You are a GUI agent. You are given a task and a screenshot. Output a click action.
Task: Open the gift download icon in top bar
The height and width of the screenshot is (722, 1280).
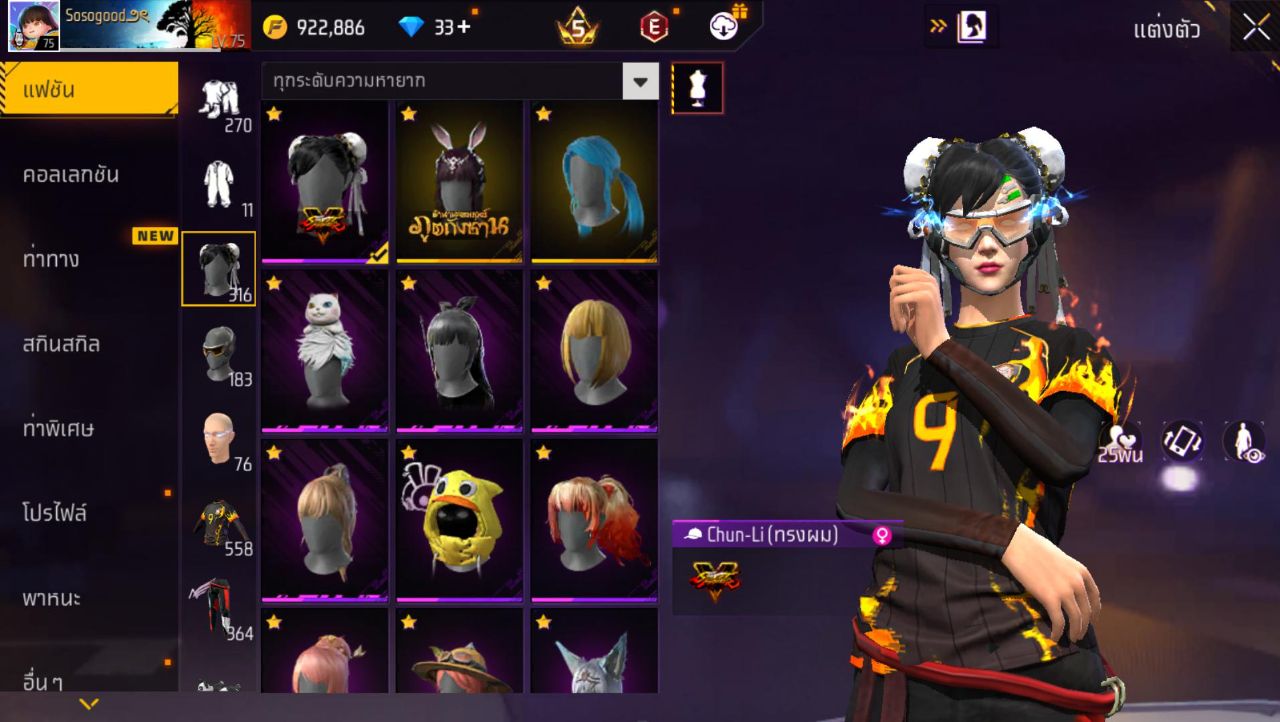pos(723,27)
